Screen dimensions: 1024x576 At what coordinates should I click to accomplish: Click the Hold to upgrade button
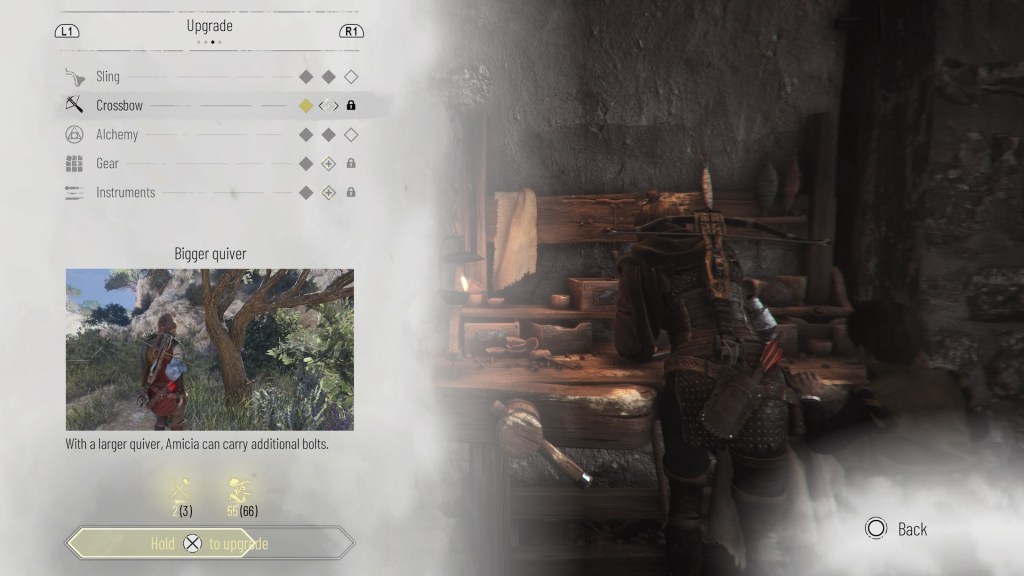(210, 544)
